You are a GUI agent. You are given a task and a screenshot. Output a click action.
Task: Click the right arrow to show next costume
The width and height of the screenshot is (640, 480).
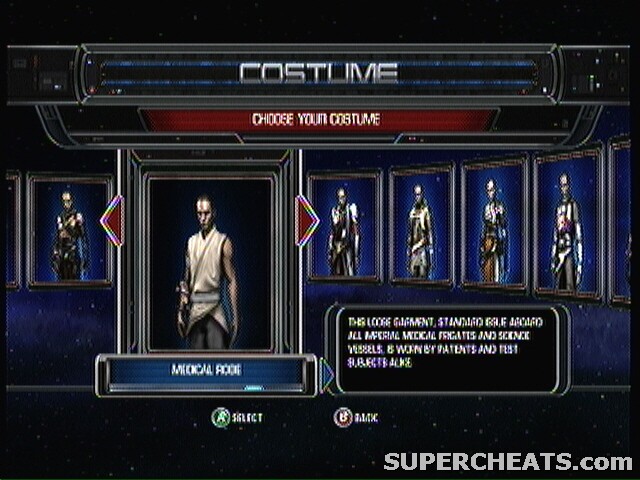coord(307,221)
